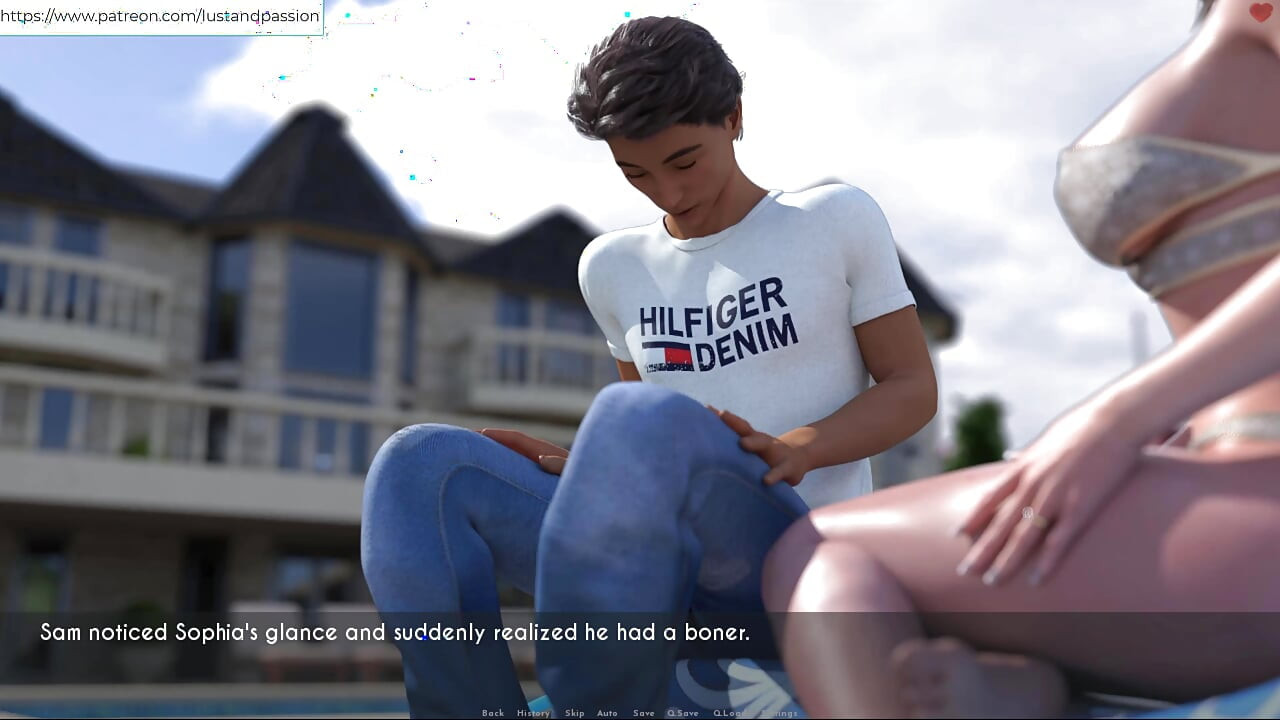
Task: Quick load using the Q.Load button
Action: tap(729, 713)
